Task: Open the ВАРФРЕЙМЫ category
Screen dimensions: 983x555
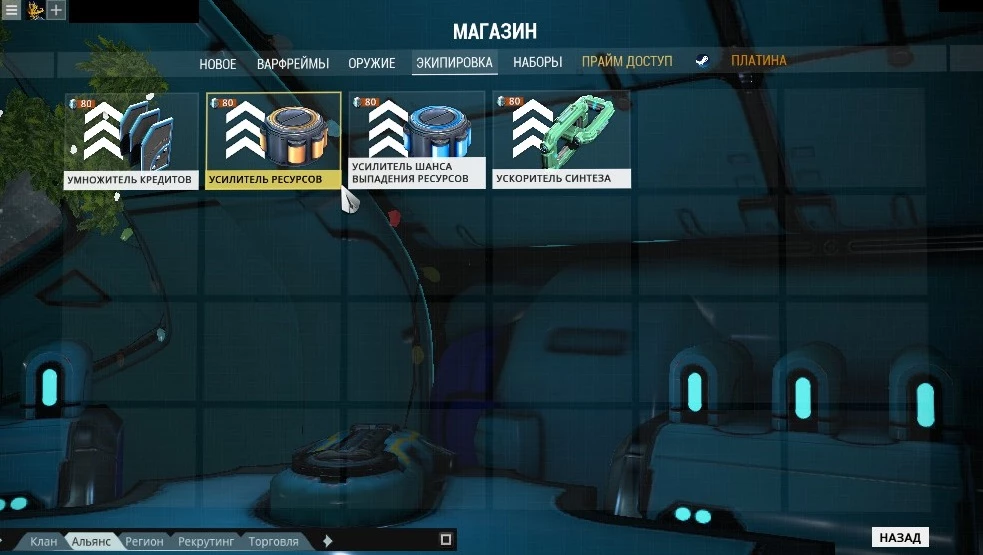Action: click(x=292, y=63)
